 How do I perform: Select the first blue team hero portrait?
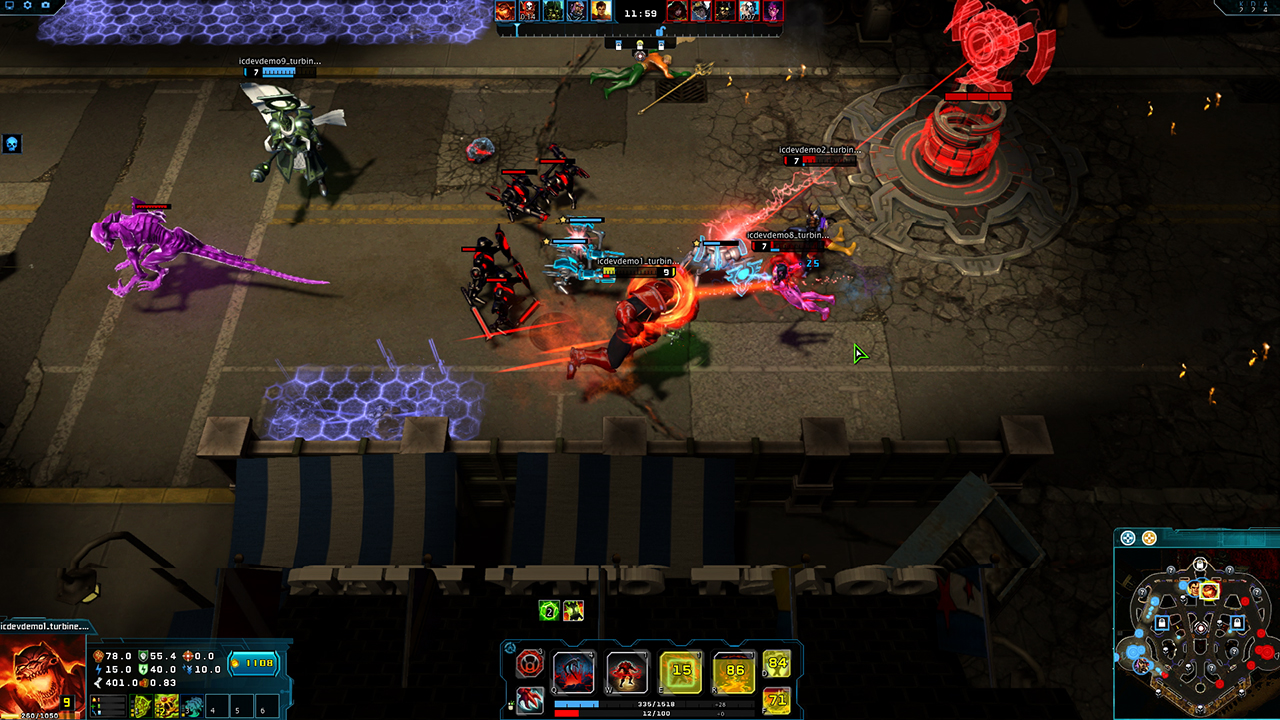pos(505,11)
